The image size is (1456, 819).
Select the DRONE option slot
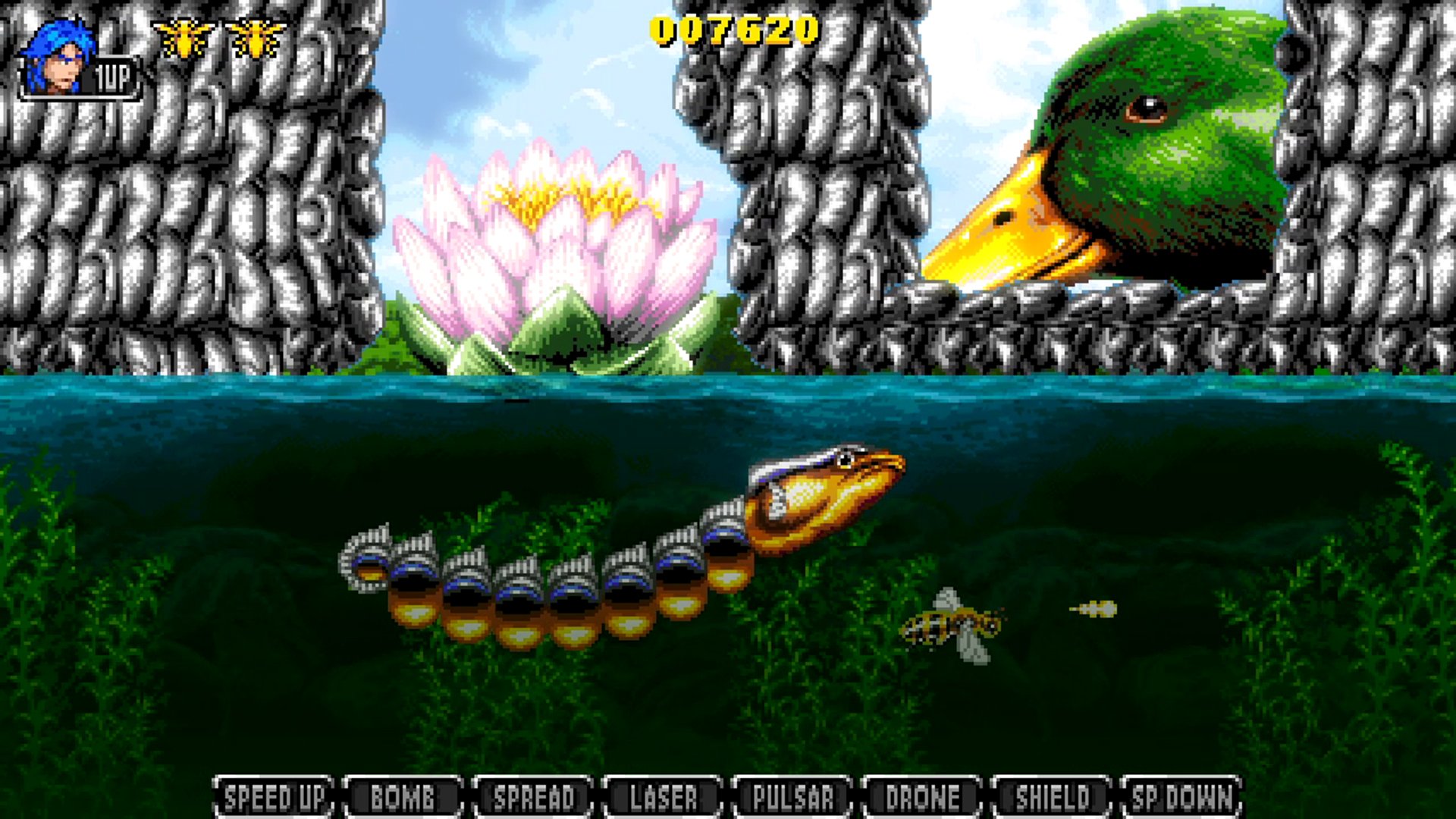920,797
